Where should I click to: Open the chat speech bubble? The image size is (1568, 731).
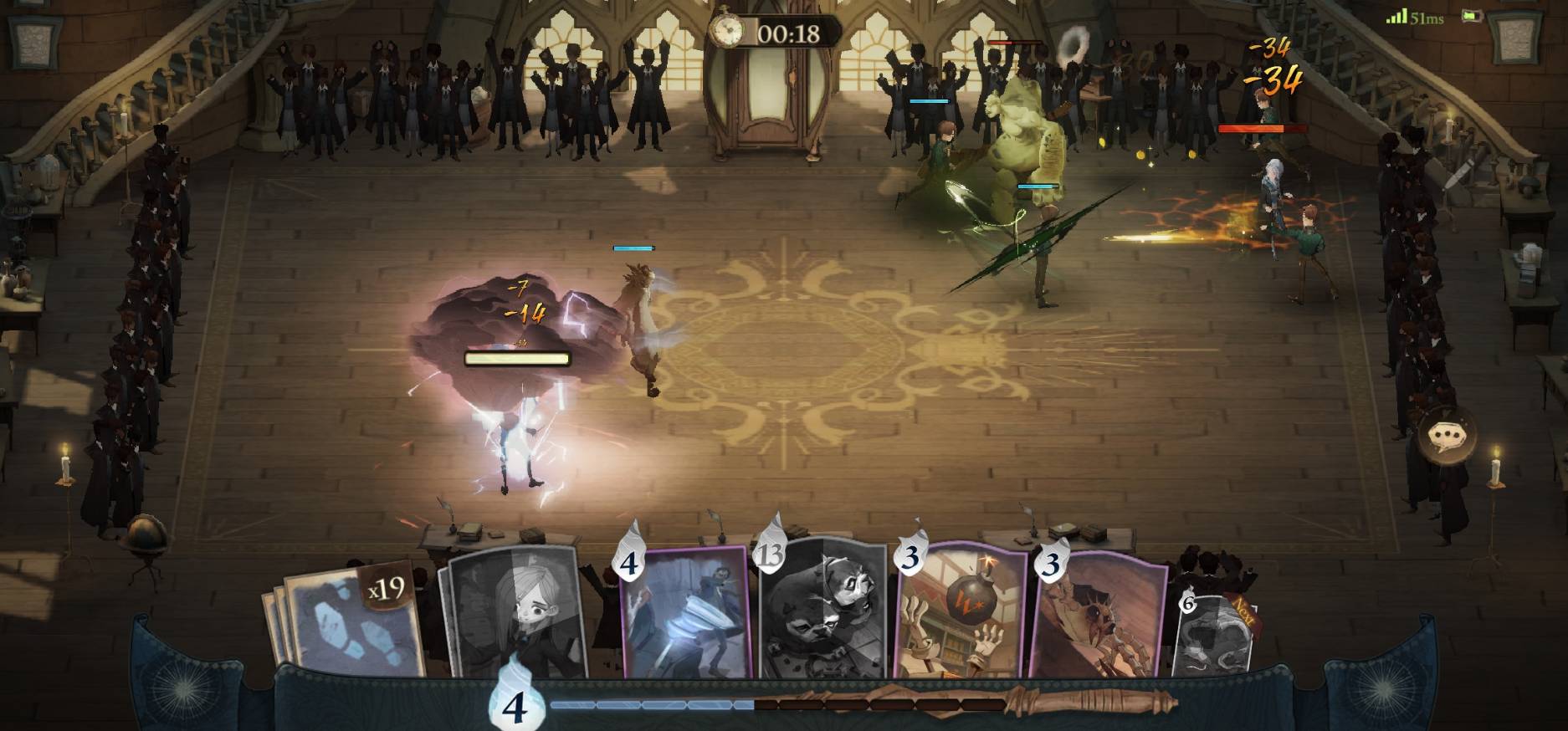(1447, 437)
